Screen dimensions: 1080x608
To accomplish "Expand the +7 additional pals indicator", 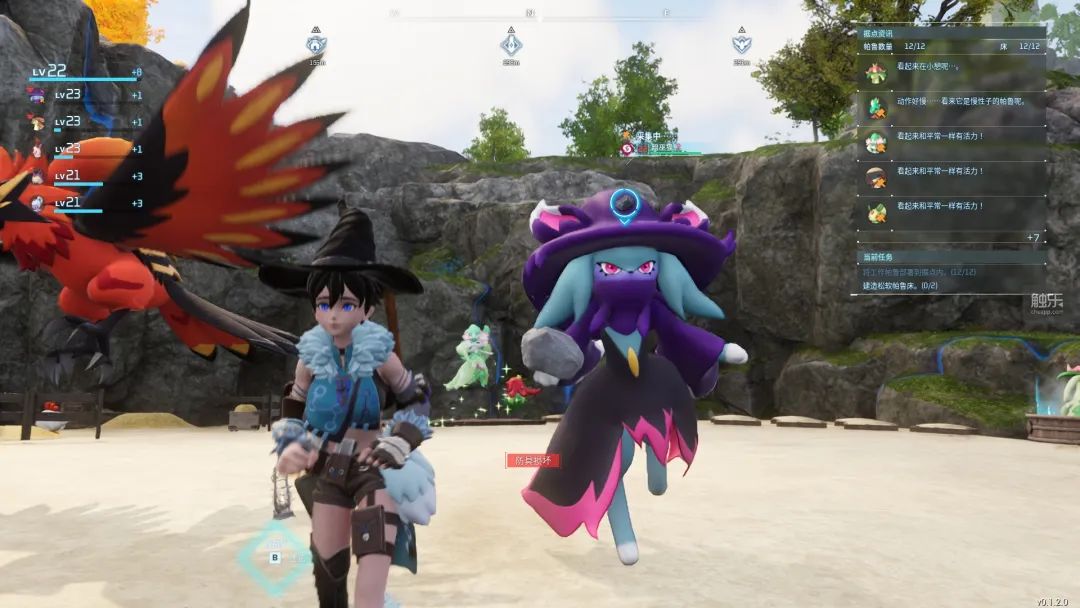I will [1032, 238].
